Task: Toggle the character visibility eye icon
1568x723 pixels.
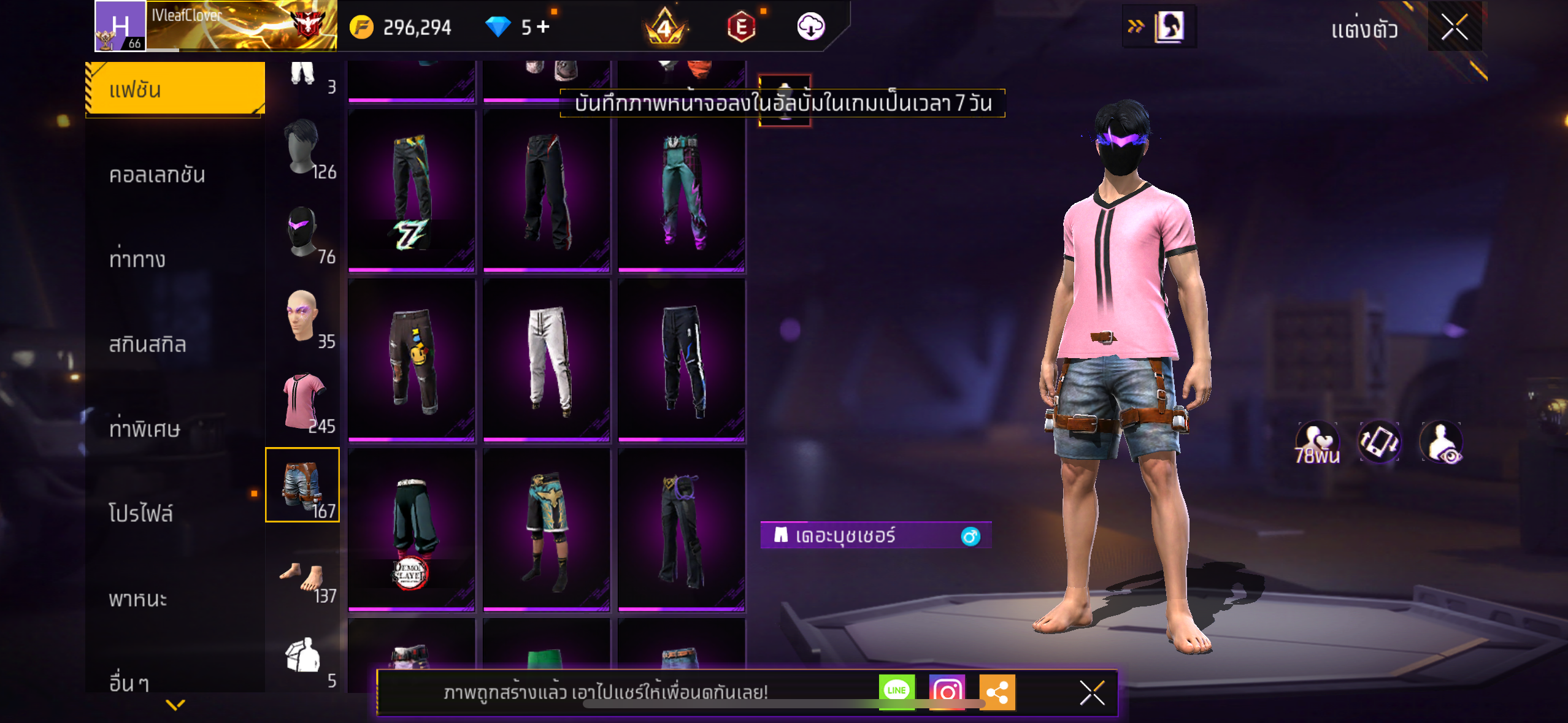Action: point(1442,442)
